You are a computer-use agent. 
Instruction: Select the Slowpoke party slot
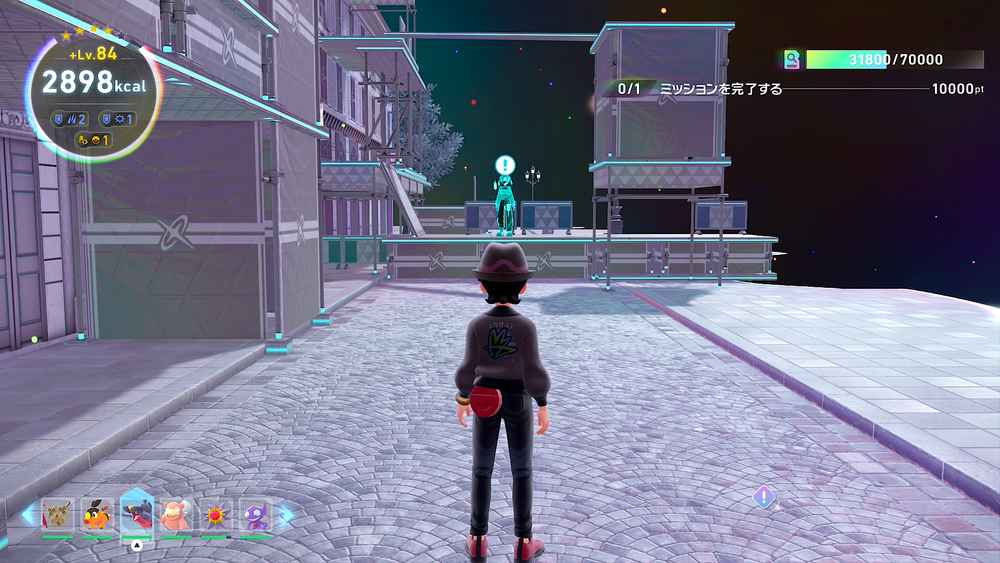(176, 515)
